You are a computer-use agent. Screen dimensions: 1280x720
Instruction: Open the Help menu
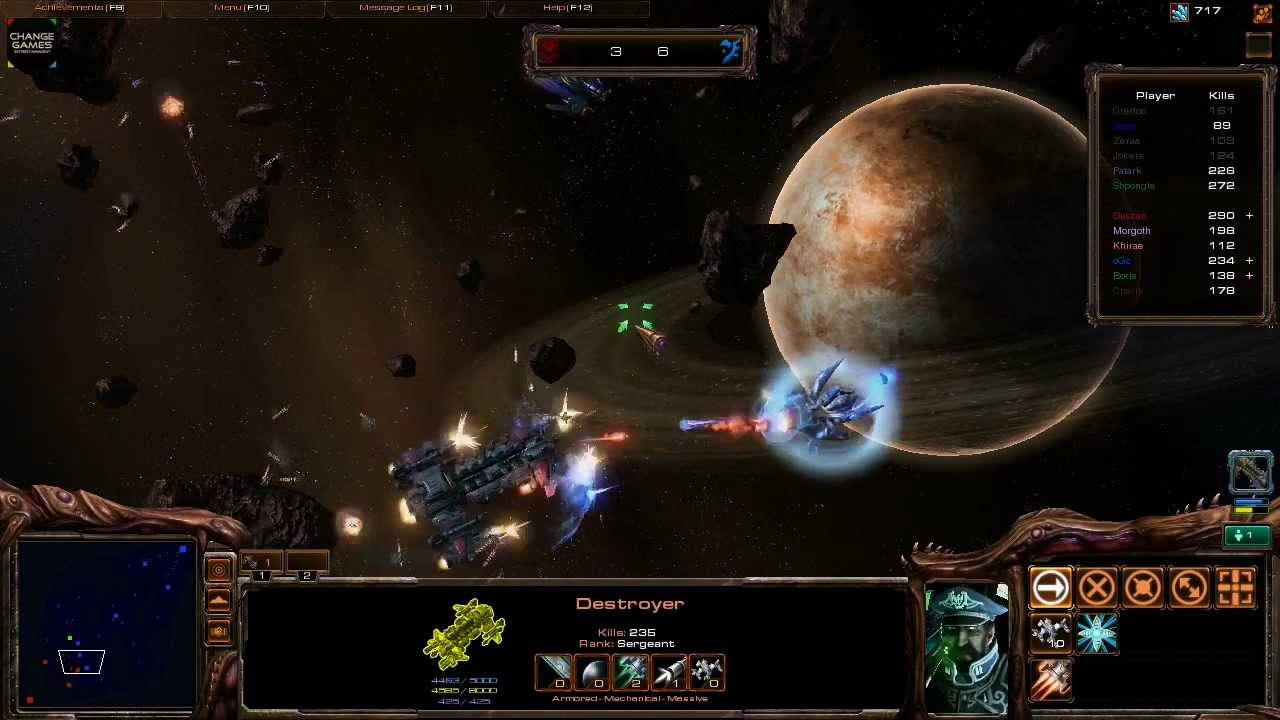coord(567,8)
